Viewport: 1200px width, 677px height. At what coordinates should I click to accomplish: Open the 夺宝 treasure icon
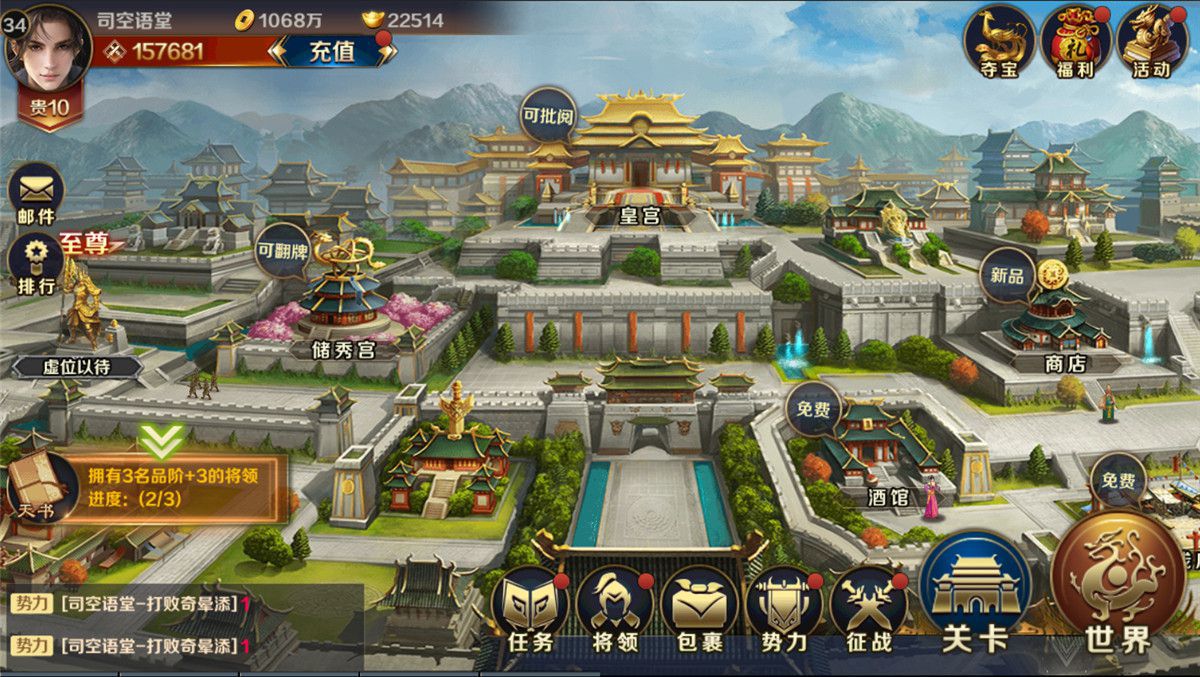[x=999, y=42]
